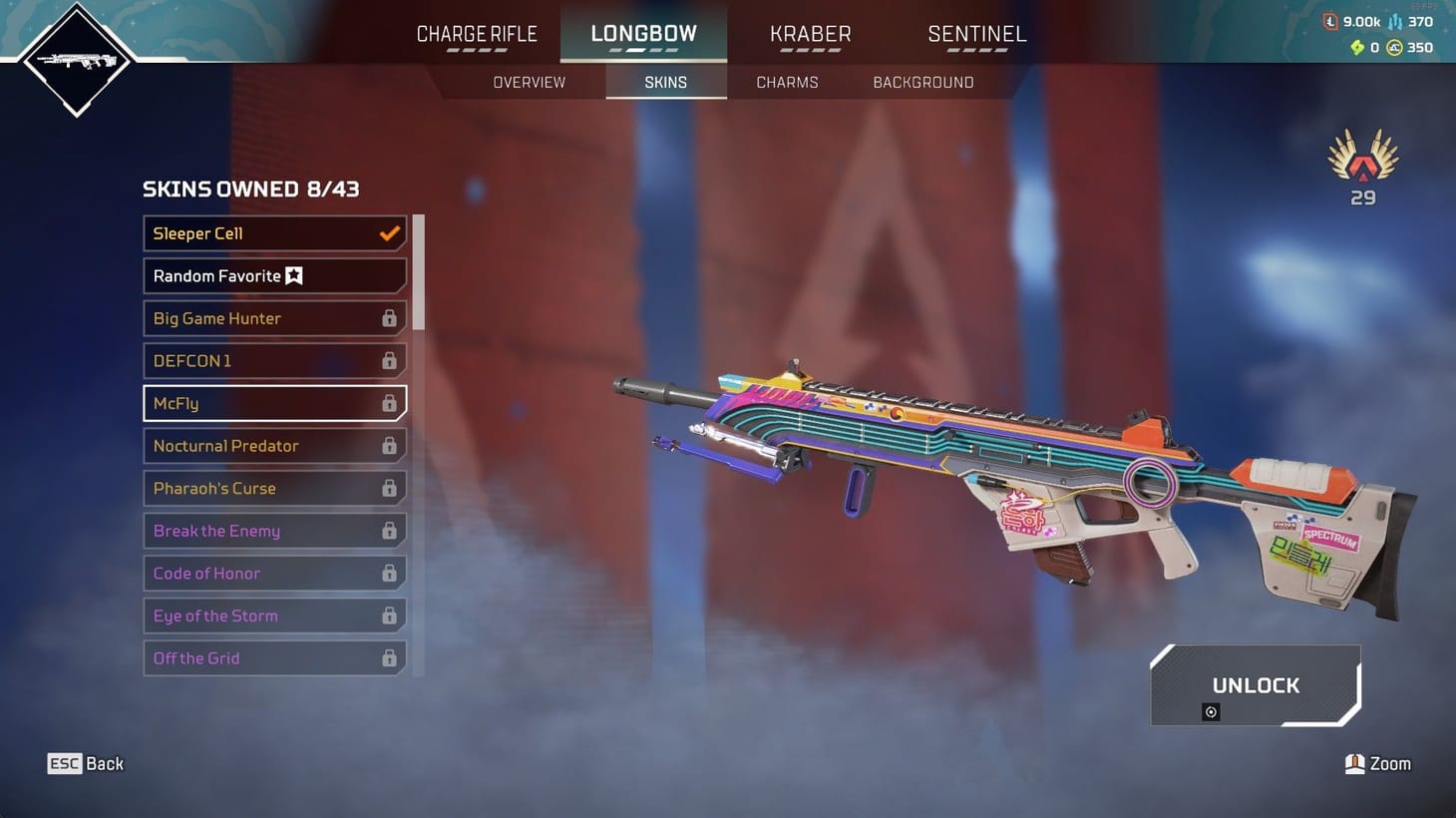Click the crafting icon under the Unlock button
The width and height of the screenshot is (1456, 818).
pos(1211,711)
